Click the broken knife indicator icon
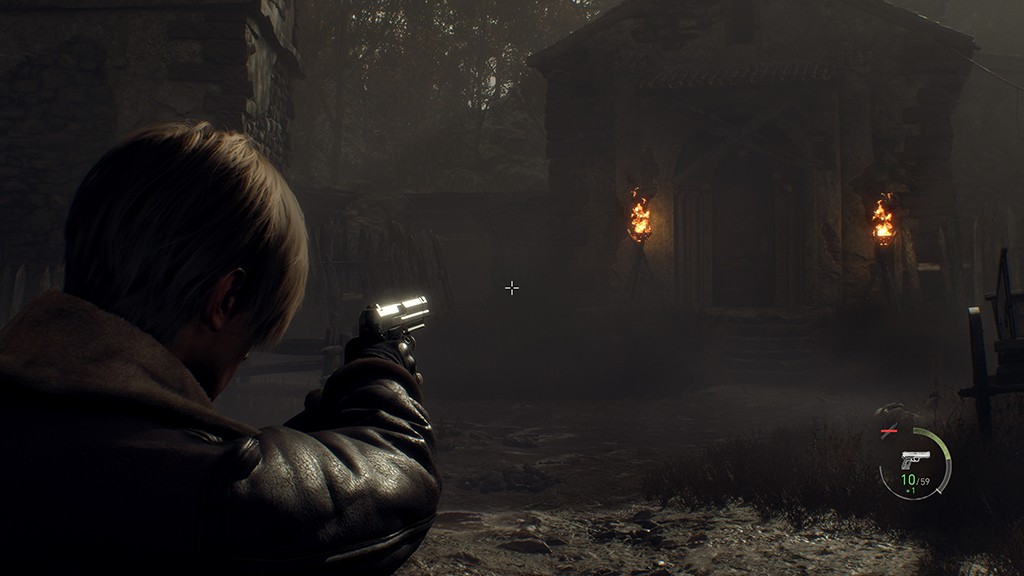The image size is (1024, 576). [888, 431]
